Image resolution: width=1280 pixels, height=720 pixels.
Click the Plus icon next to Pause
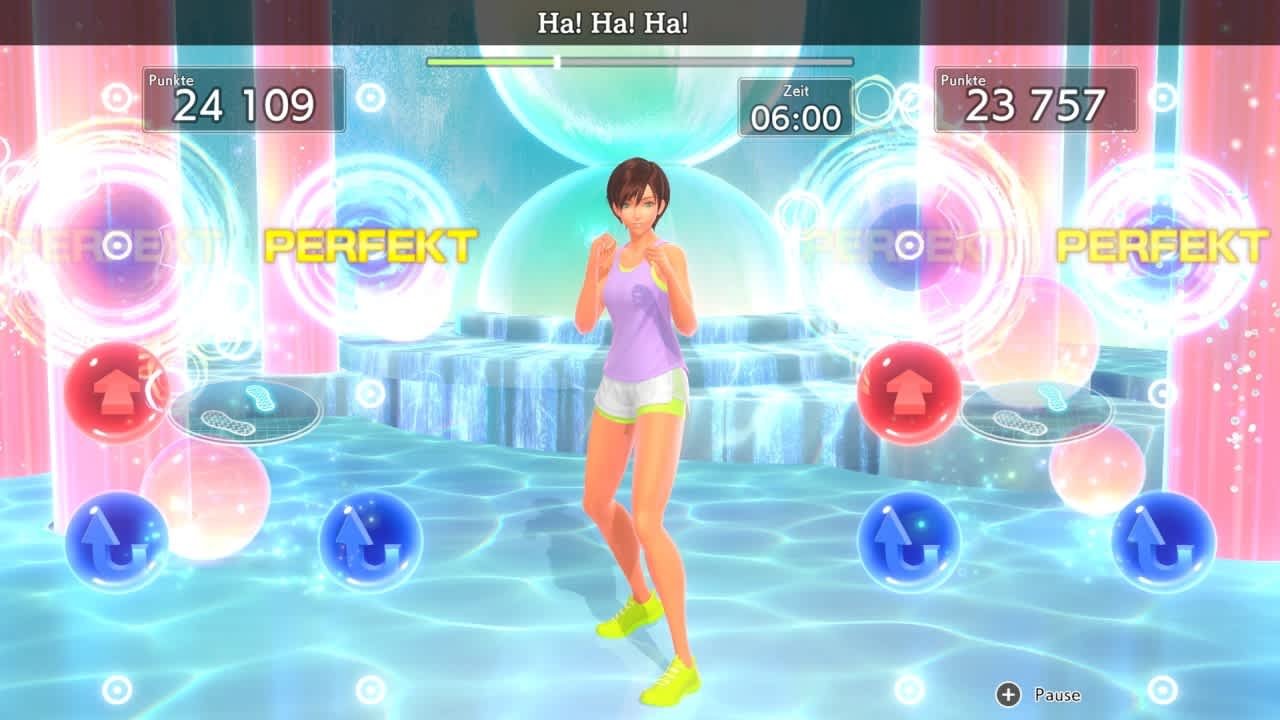[1008, 694]
